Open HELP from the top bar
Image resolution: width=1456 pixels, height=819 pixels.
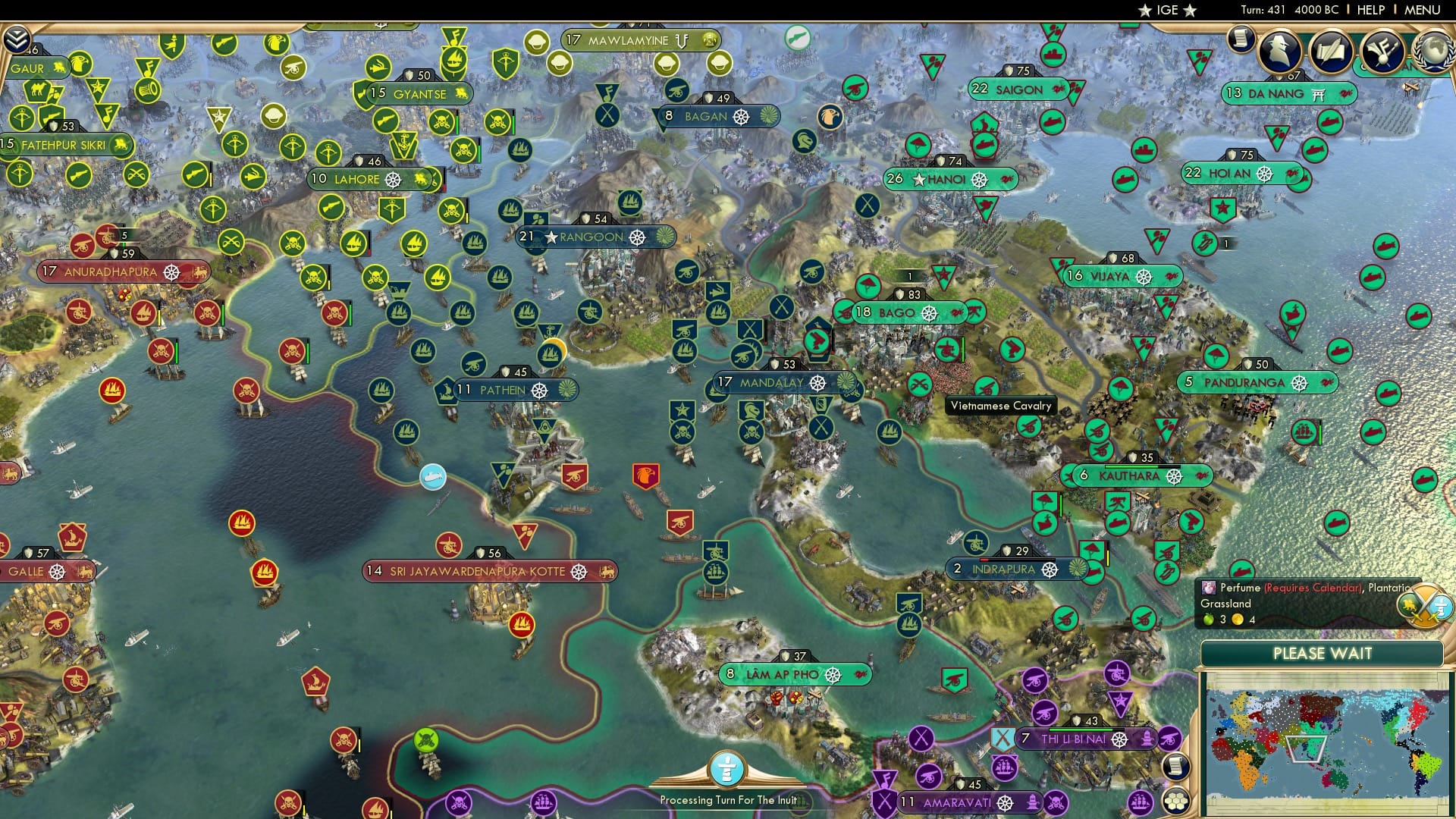pos(1370,10)
